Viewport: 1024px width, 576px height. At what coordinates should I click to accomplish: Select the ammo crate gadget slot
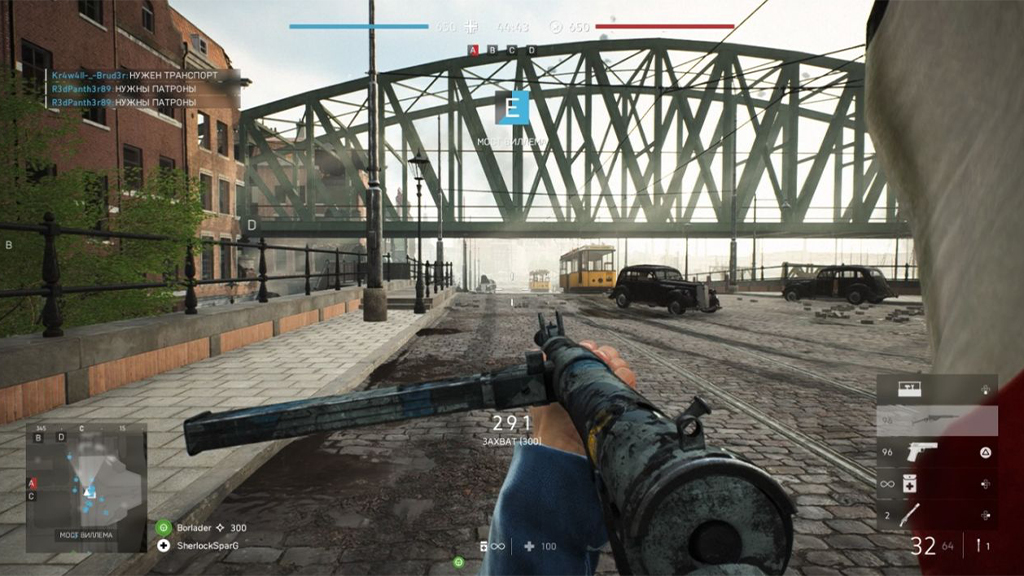pos(937,389)
